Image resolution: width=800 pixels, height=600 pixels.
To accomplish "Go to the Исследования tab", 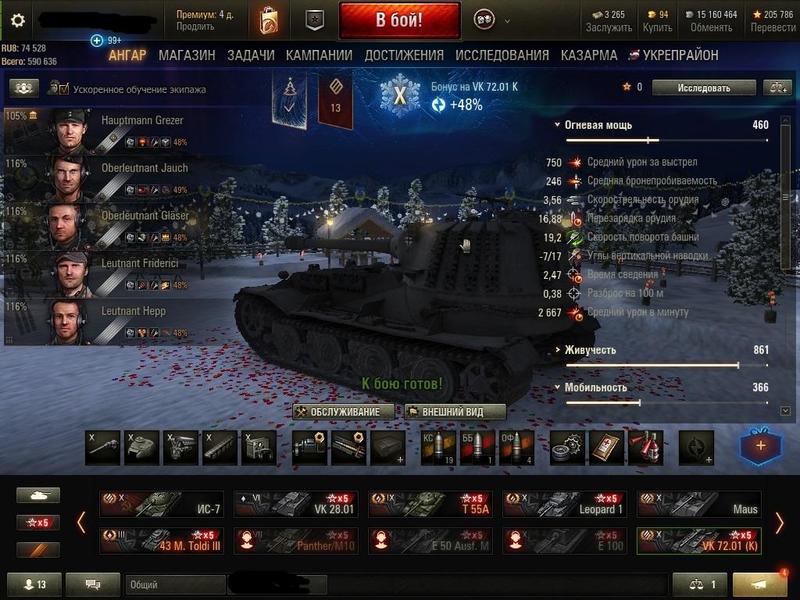I will [x=502, y=56].
